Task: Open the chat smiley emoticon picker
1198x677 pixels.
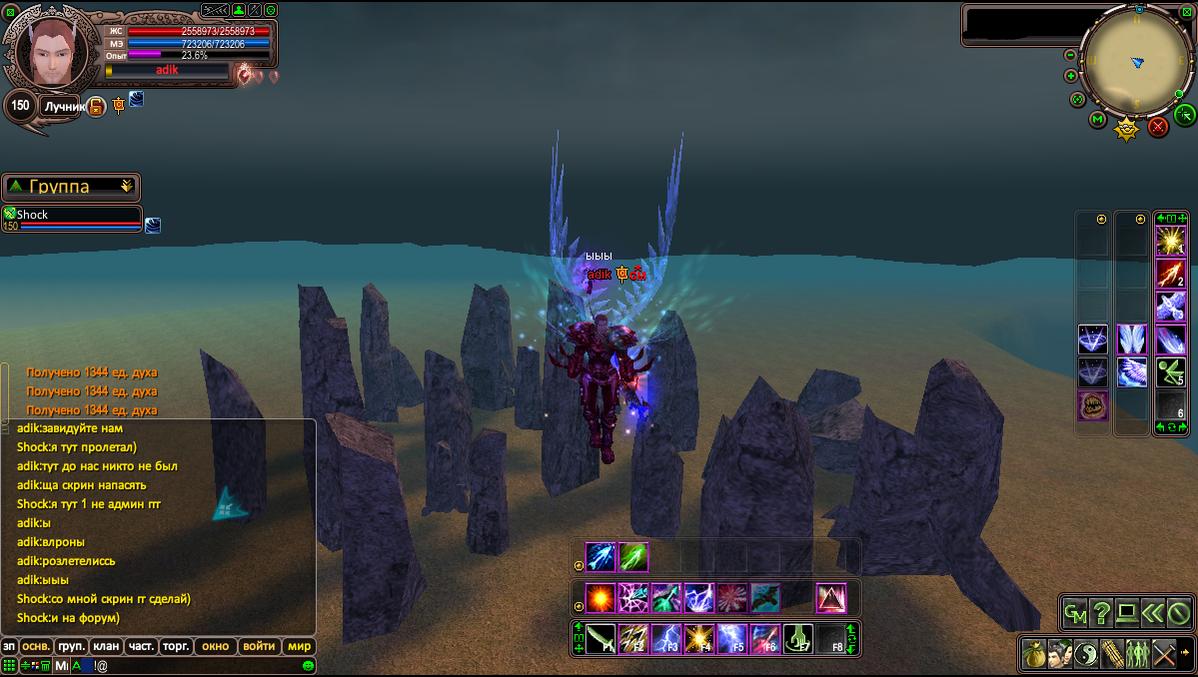Action: point(308,665)
